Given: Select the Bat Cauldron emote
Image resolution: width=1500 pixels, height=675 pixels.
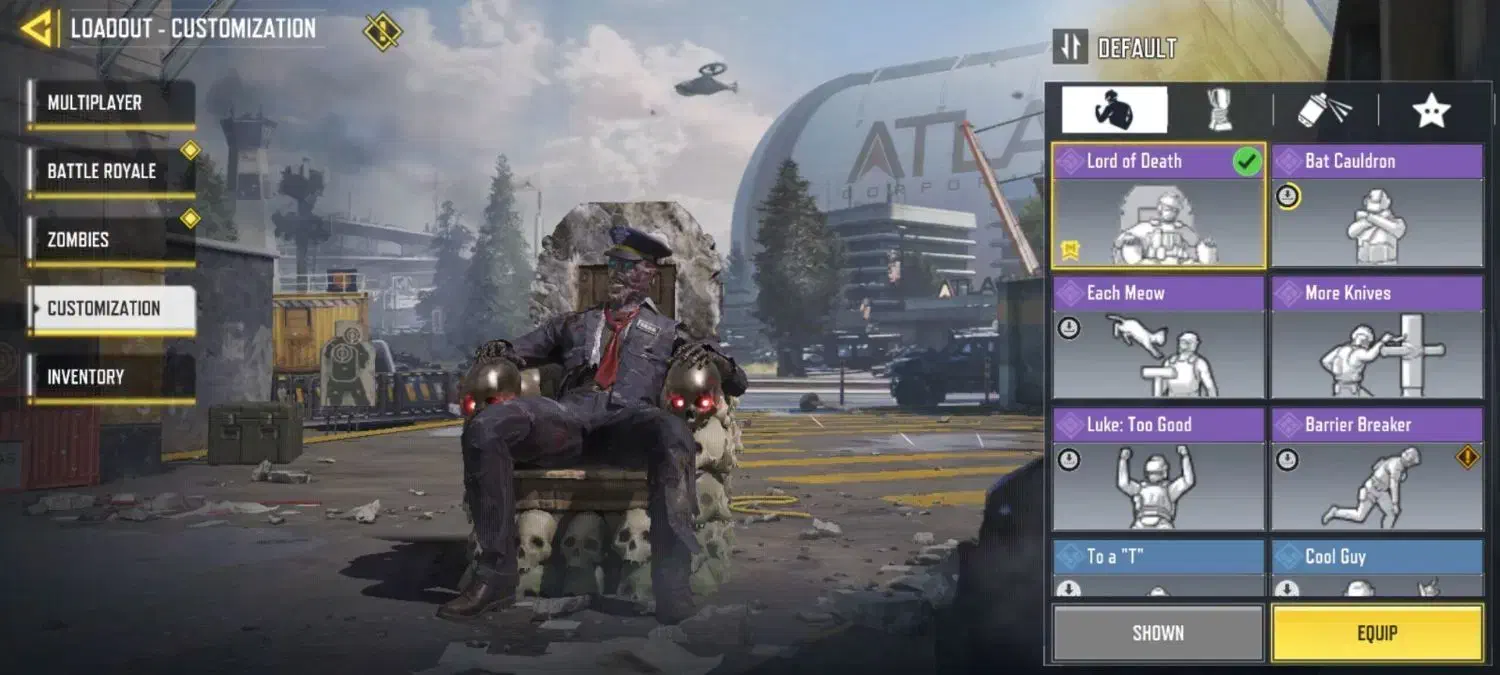Looking at the screenshot, I should click(1377, 206).
